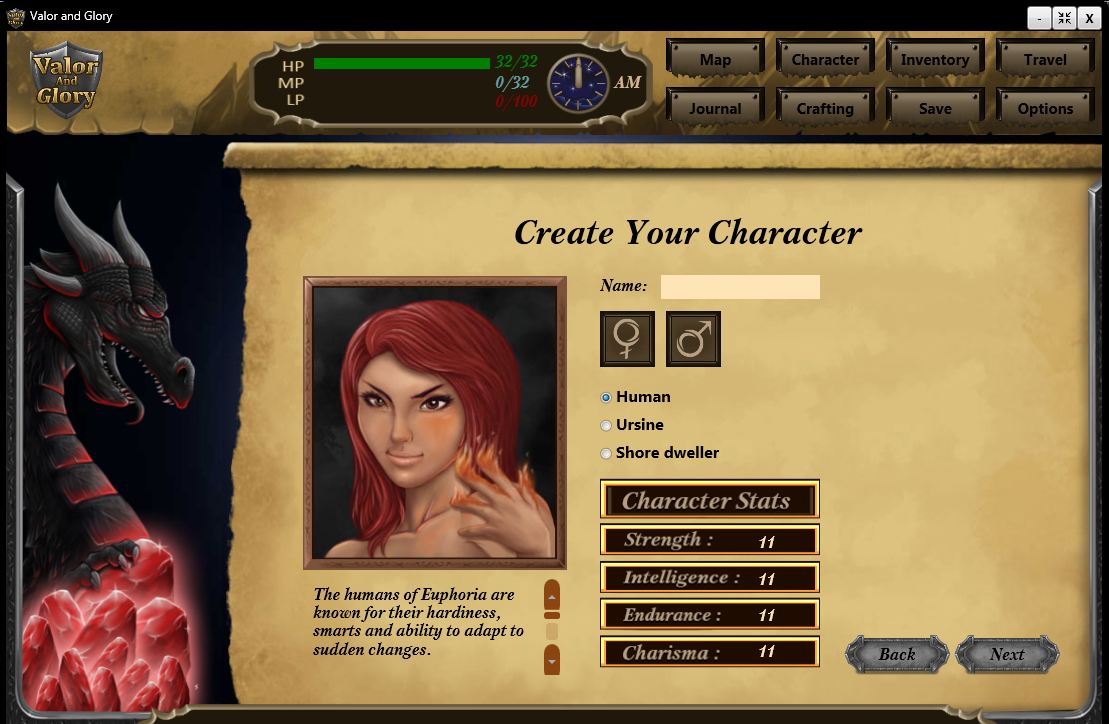This screenshot has height=724, width=1109.
Task: Select the Human race option
Action: click(x=606, y=397)
